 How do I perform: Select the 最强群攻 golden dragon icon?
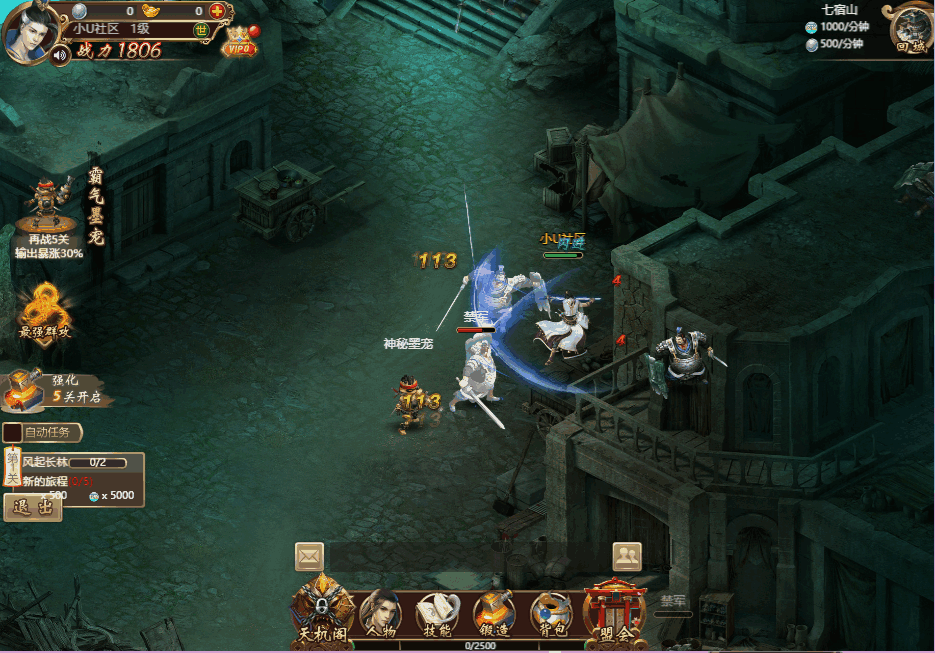(x=46, y=310)
